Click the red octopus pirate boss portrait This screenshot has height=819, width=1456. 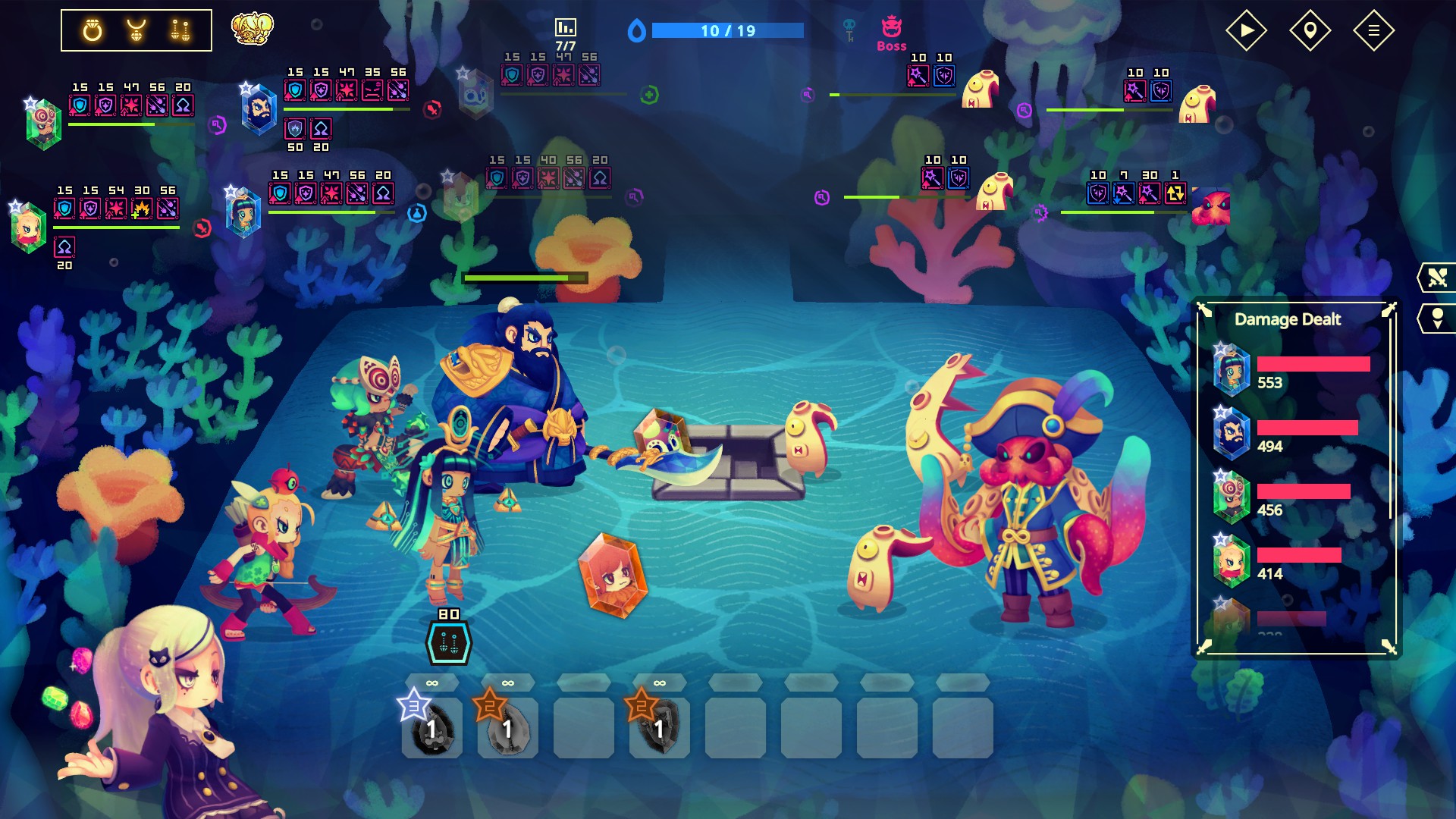[1210, 206]
